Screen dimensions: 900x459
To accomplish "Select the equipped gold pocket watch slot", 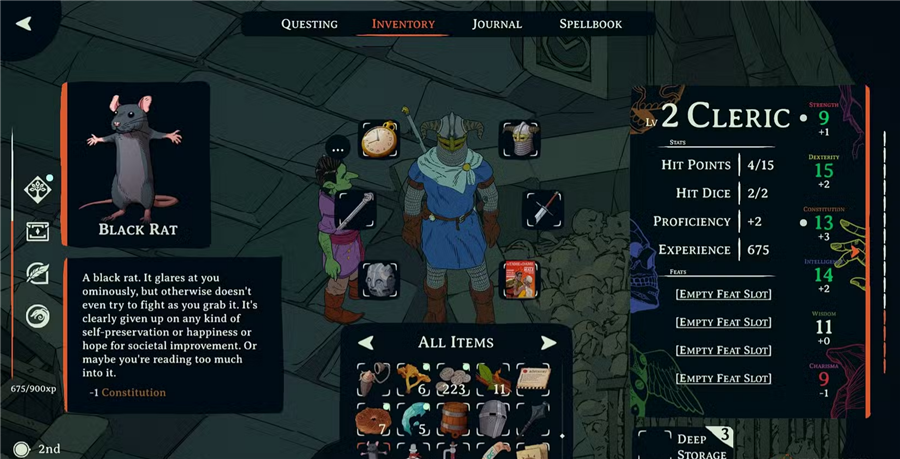I will [x=380, y=140].
